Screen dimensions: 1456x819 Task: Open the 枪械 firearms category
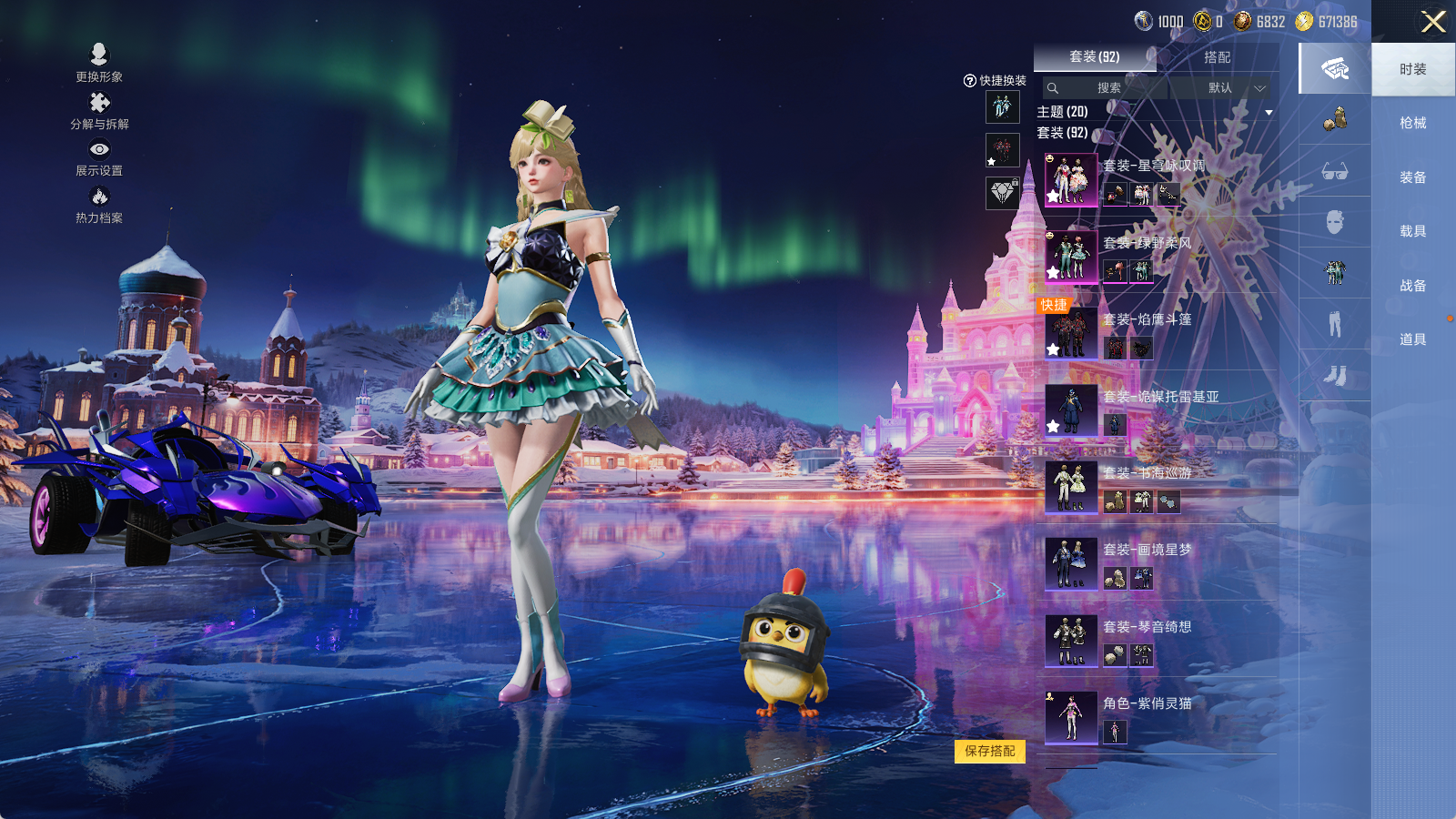(1412, 123)
